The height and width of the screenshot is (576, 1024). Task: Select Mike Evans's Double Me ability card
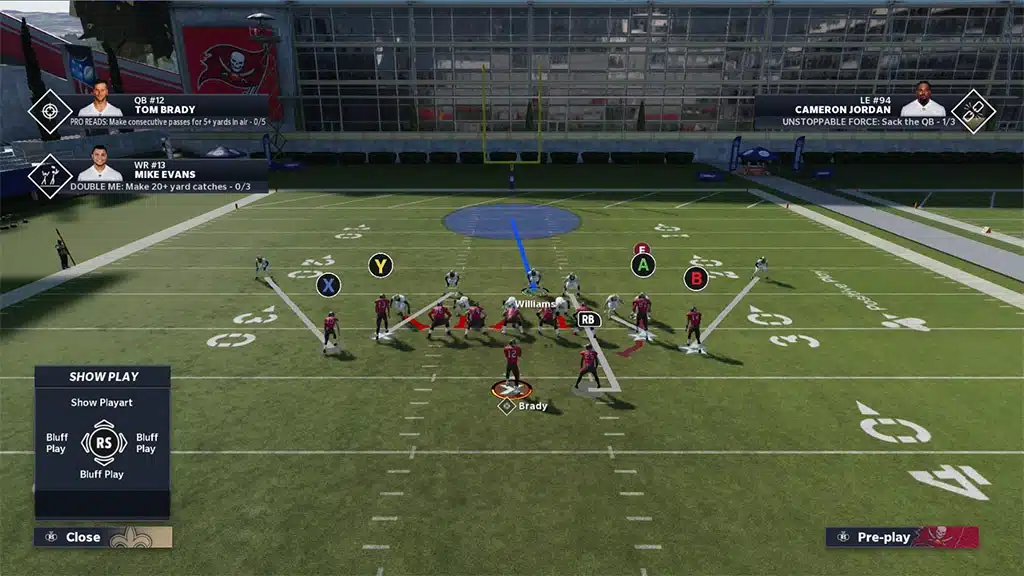click(x=167, y=174)
